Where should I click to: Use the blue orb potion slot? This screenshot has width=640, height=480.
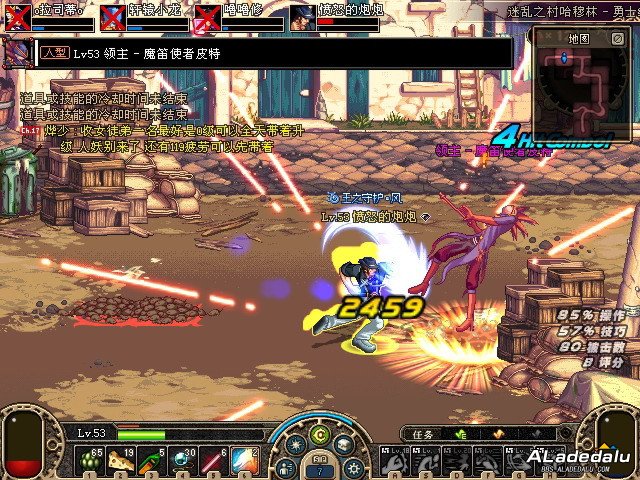click(183, 460)
